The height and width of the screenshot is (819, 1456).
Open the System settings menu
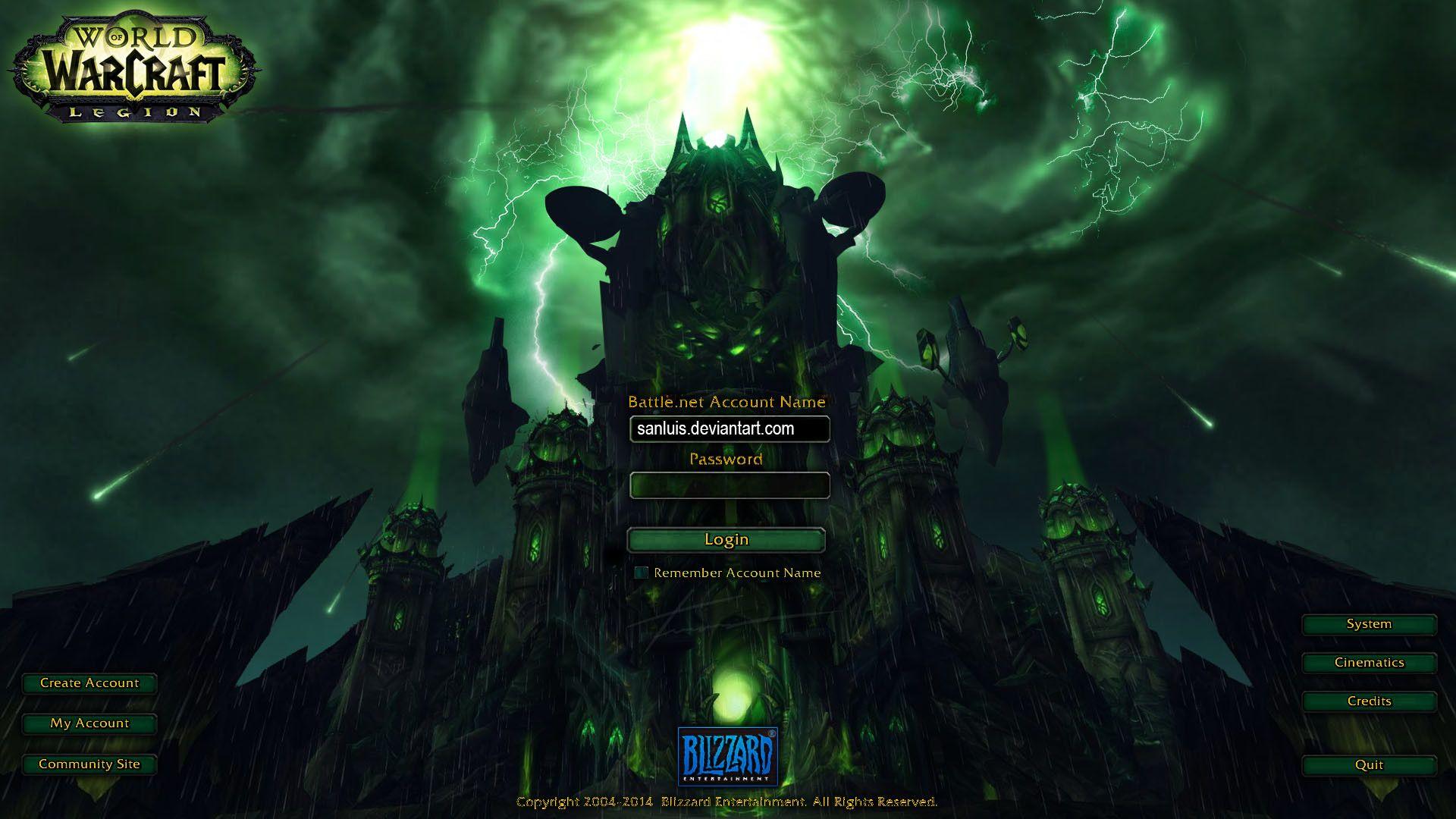pyautogui.click(x=1368, y=624)
